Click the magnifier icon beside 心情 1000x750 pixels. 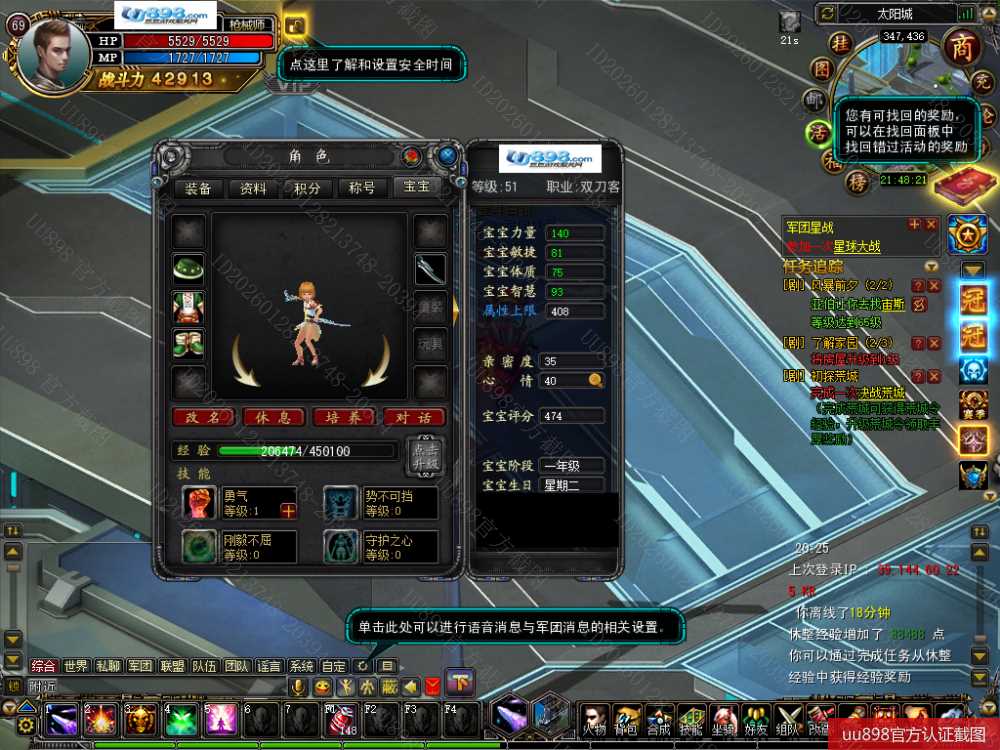click(x=595, y=380)
